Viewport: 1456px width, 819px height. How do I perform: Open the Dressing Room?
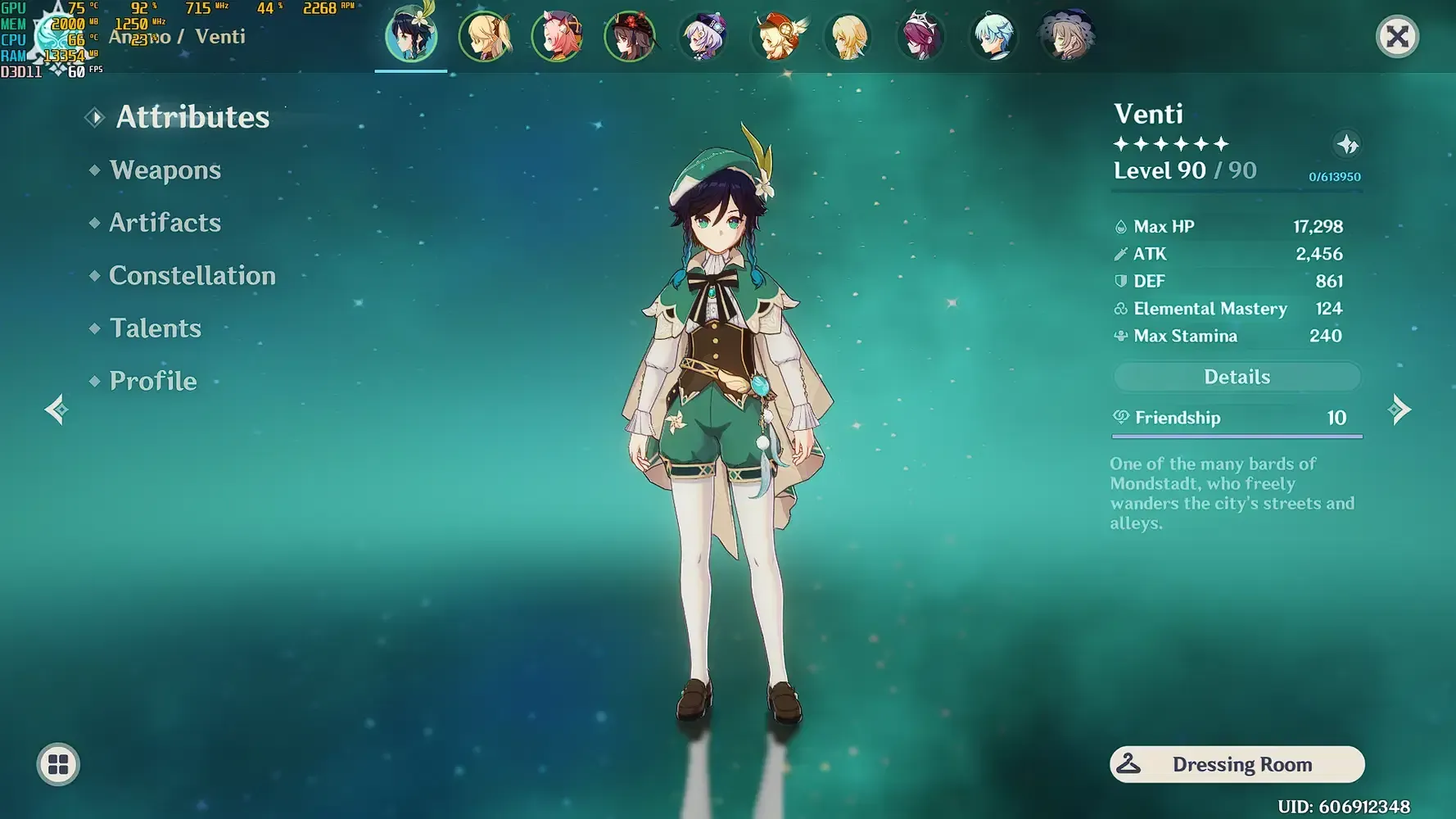1237,764
